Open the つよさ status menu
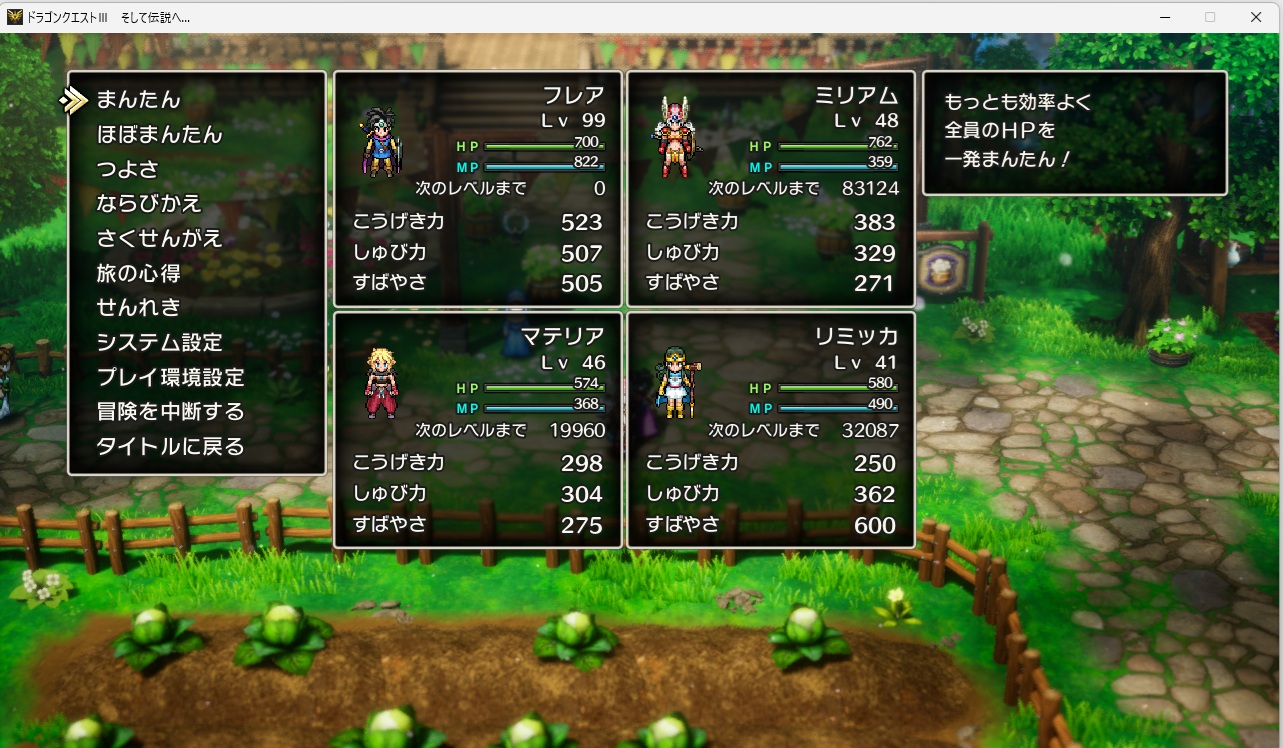This screenshot has height=748, width=1283. pyautogui.click(x=127, y=169)
